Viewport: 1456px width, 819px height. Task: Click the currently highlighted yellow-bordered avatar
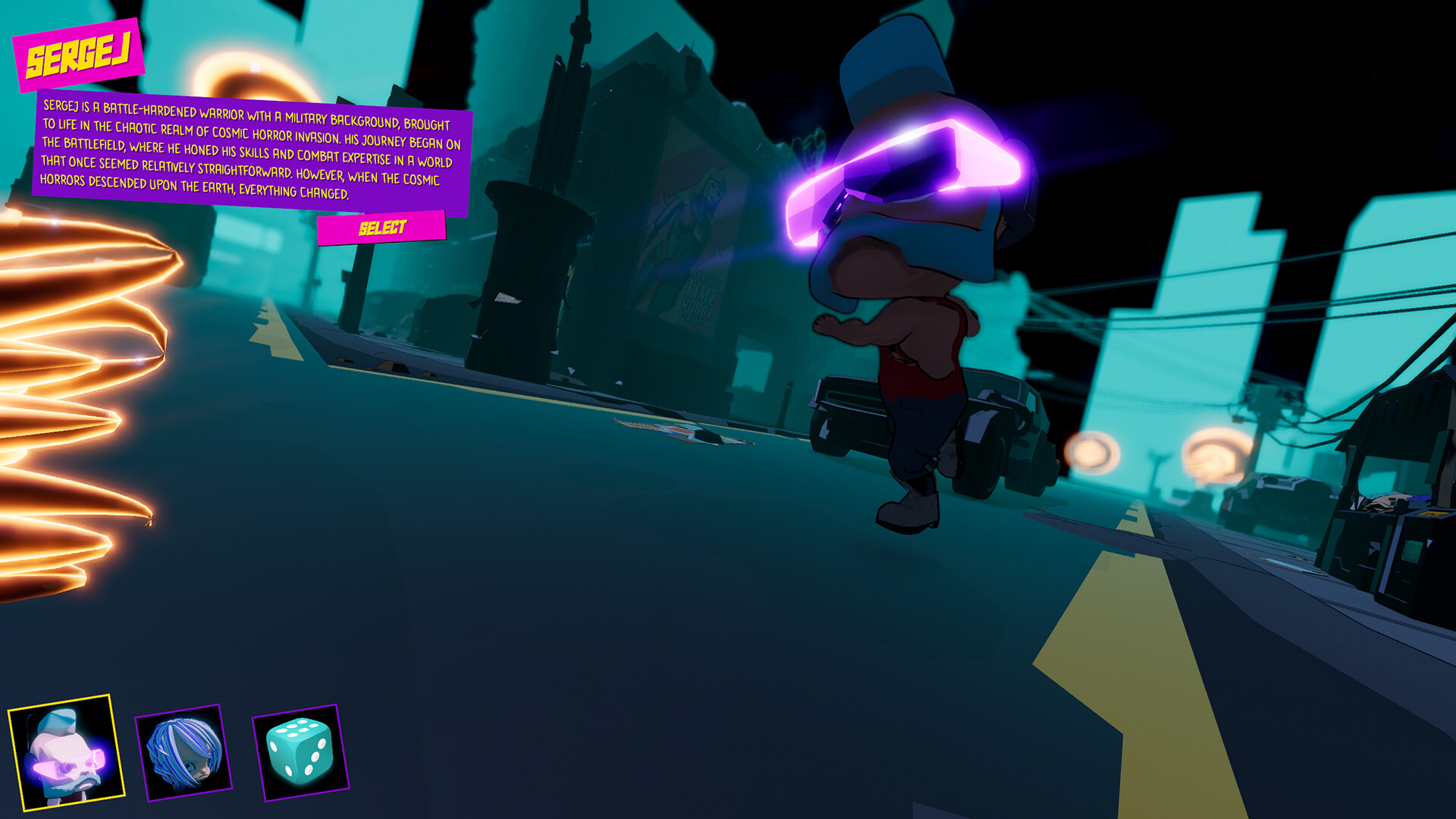pyautogui.click(x=67, y=758)
